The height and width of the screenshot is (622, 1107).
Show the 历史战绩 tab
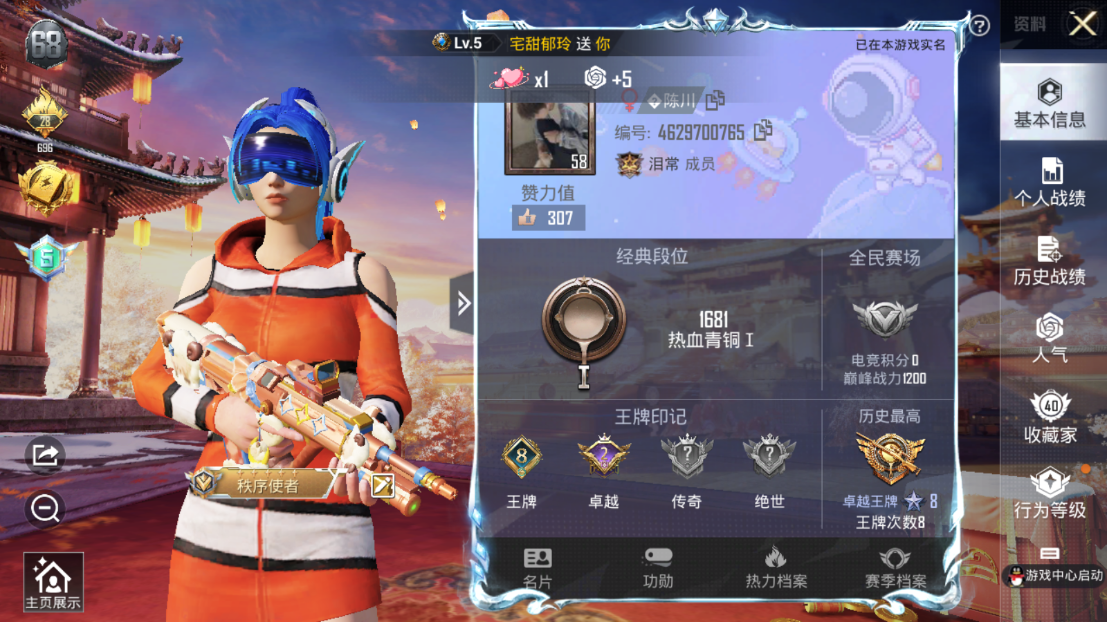pos(1050,261)
